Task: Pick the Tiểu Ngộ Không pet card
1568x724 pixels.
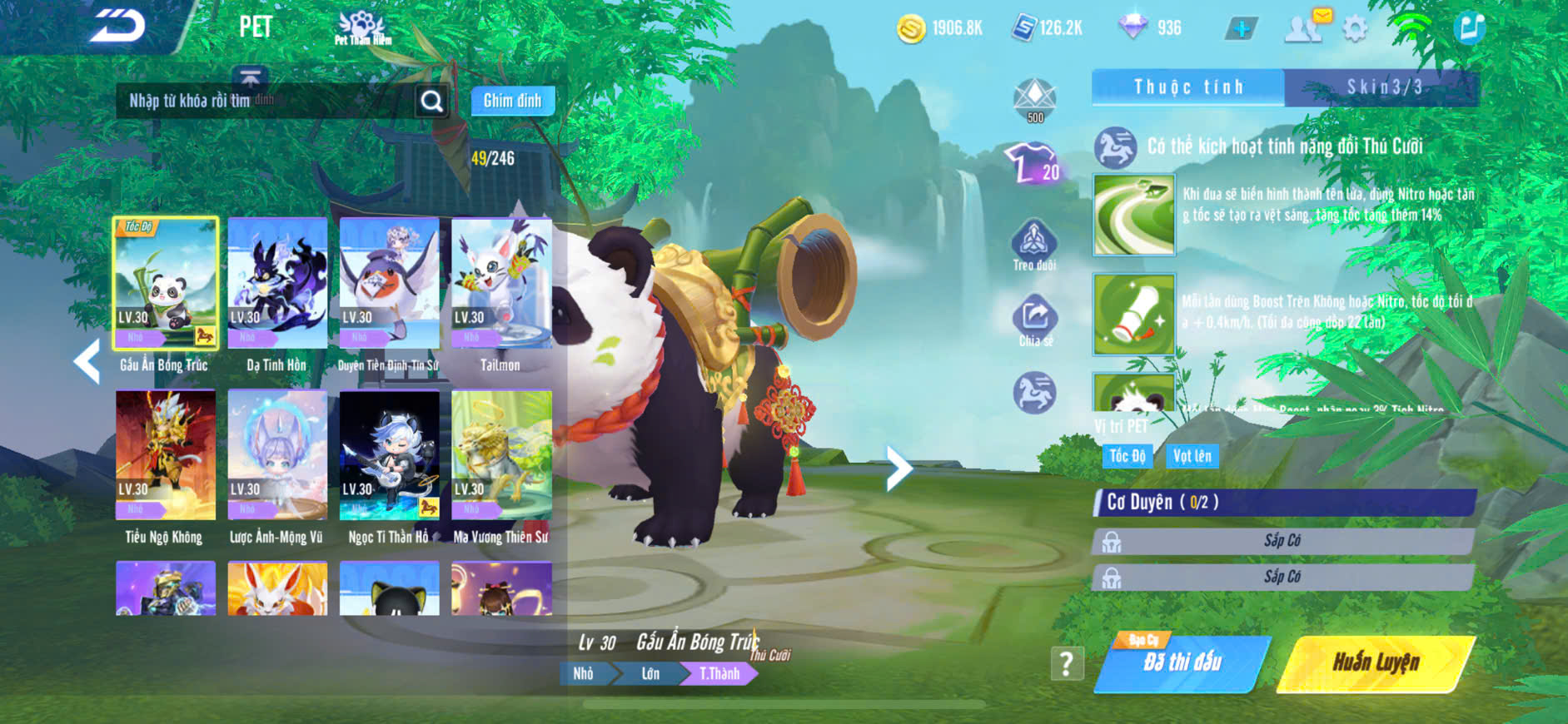Action: pyautogui.click(x=166, y=455)
